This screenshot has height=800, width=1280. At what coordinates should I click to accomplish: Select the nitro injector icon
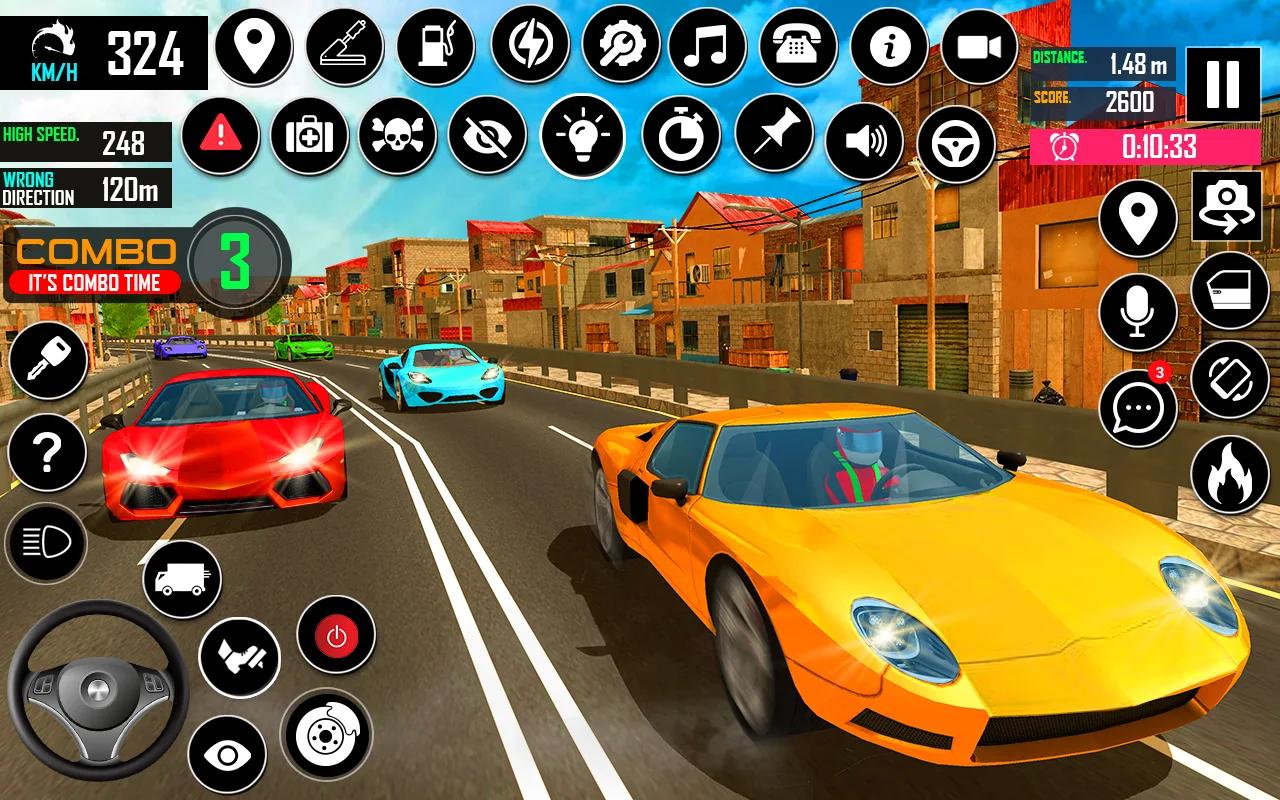coord(345,45)
